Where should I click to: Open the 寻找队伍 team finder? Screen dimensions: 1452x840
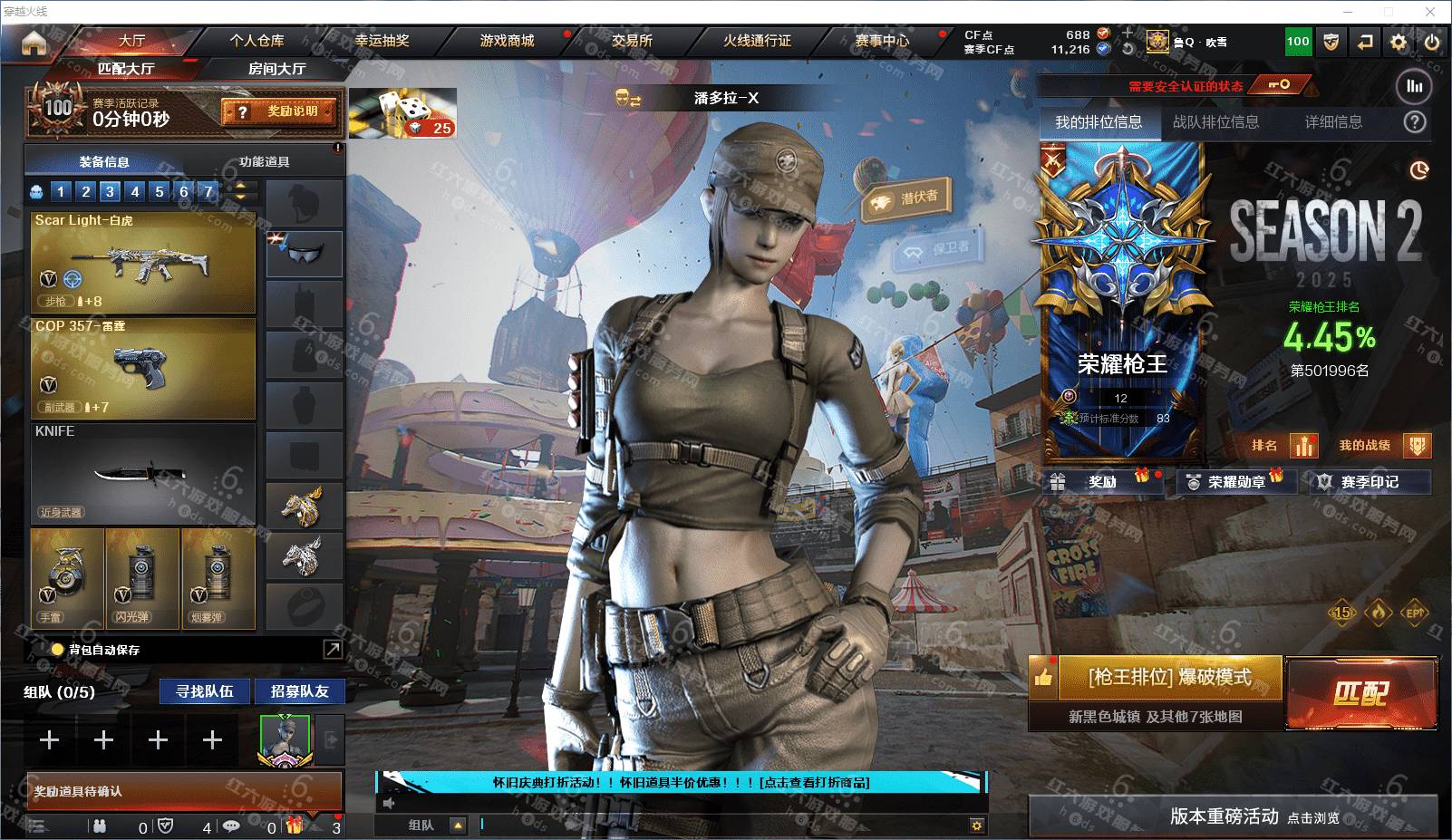tap(205, 691)
